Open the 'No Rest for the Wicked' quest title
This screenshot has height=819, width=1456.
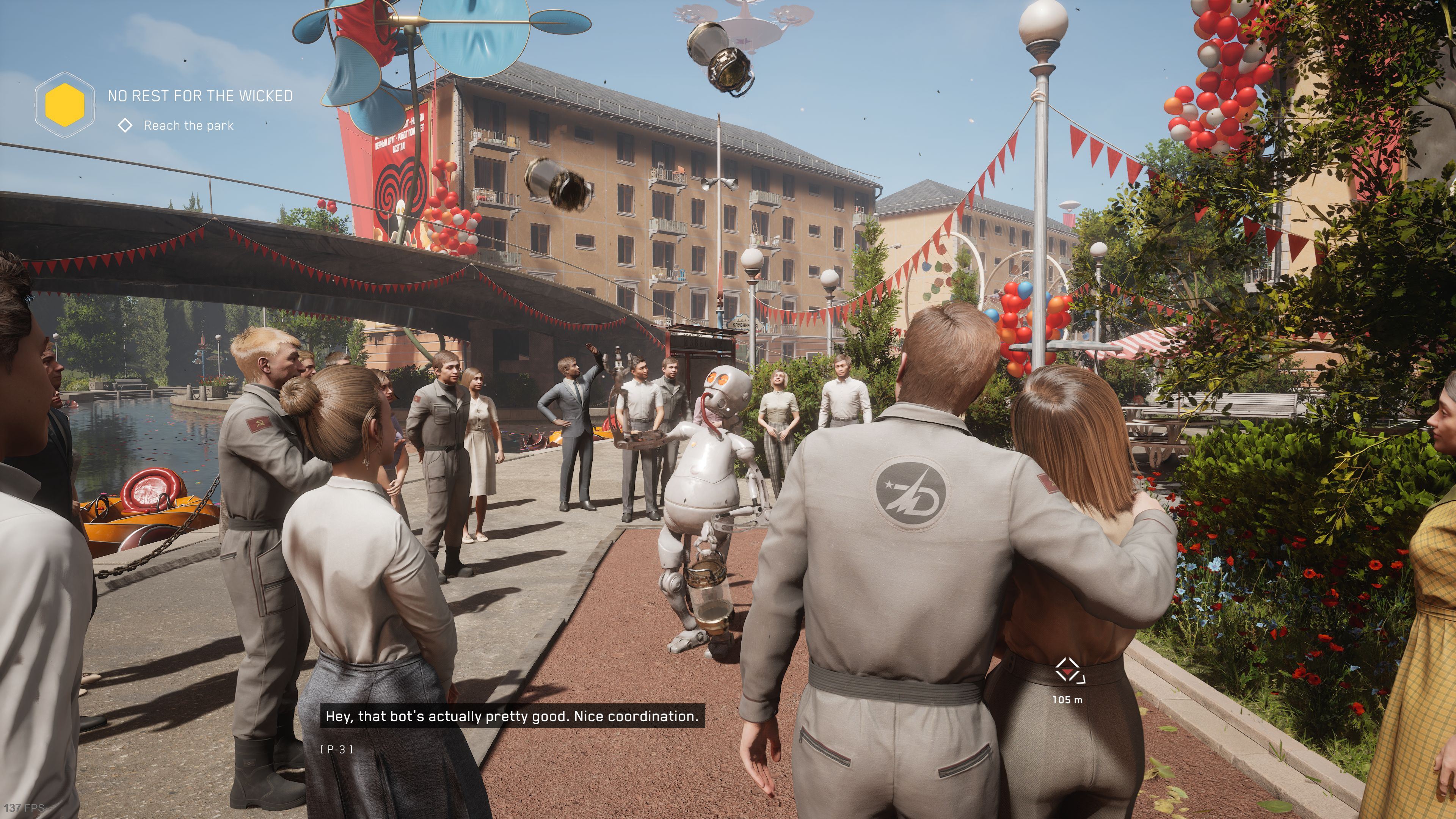point(200,96)
